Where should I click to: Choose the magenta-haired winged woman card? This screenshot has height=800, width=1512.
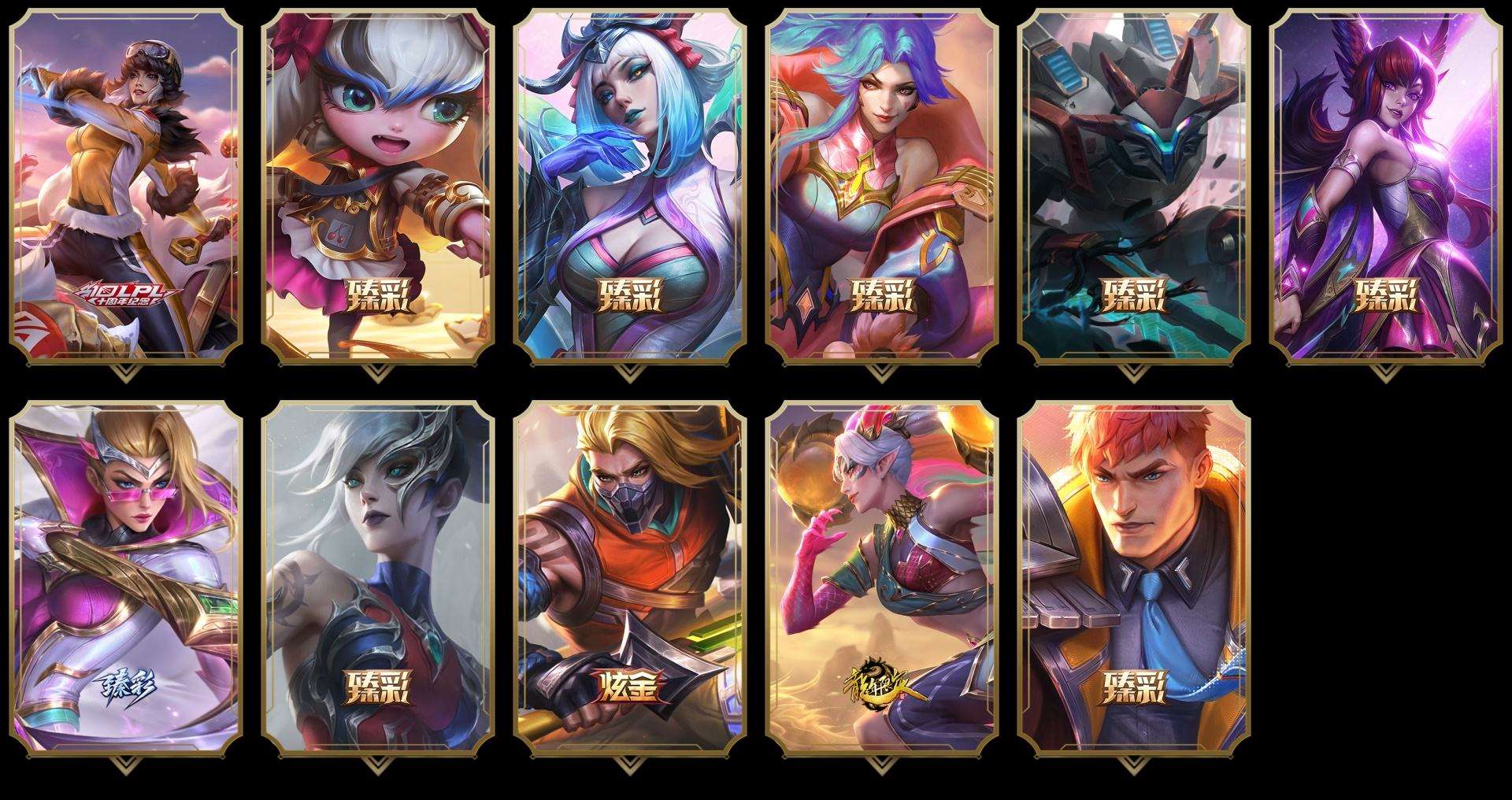click(x=1386, y=186)
